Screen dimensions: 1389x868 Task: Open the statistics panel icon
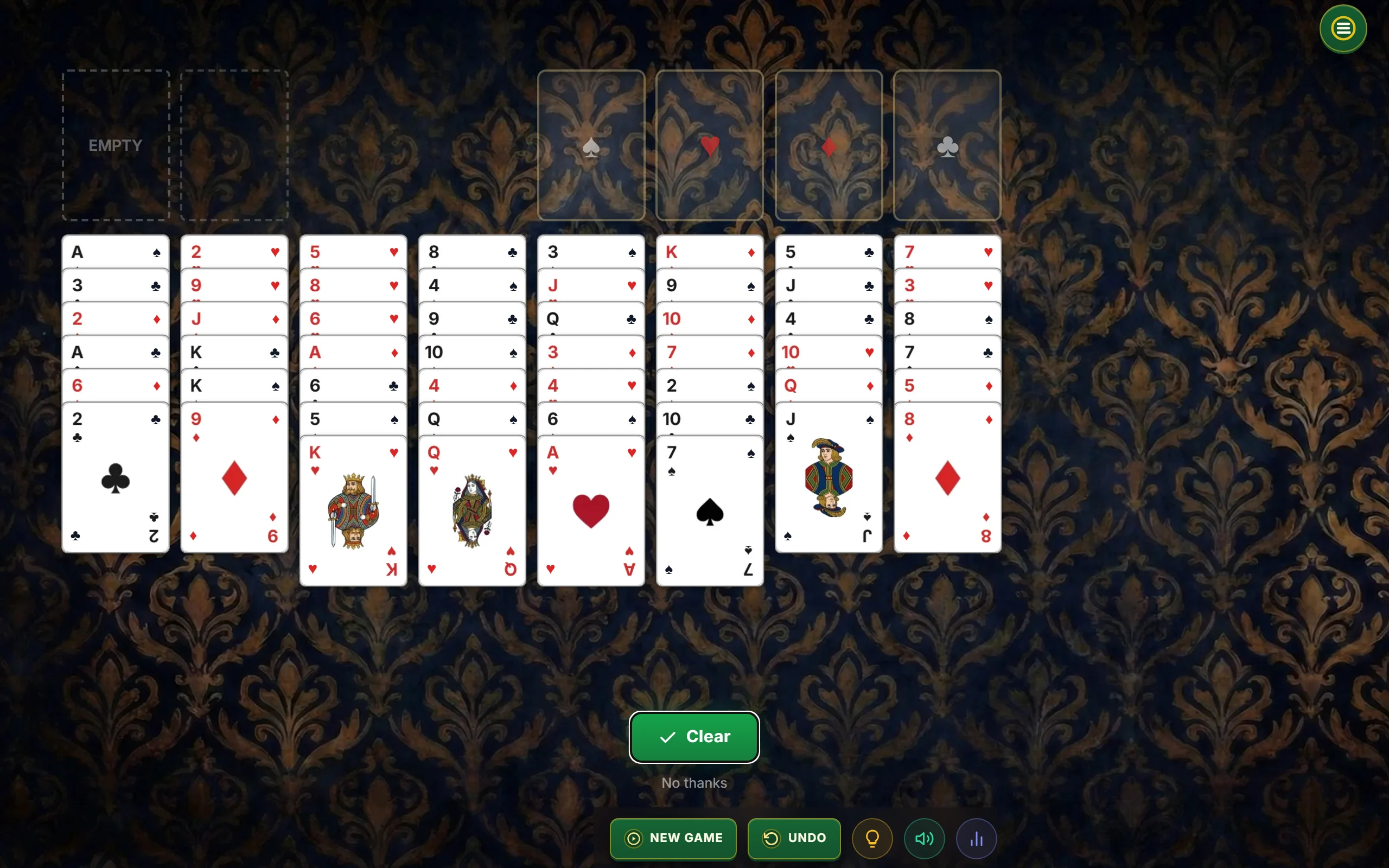point(976,838)
